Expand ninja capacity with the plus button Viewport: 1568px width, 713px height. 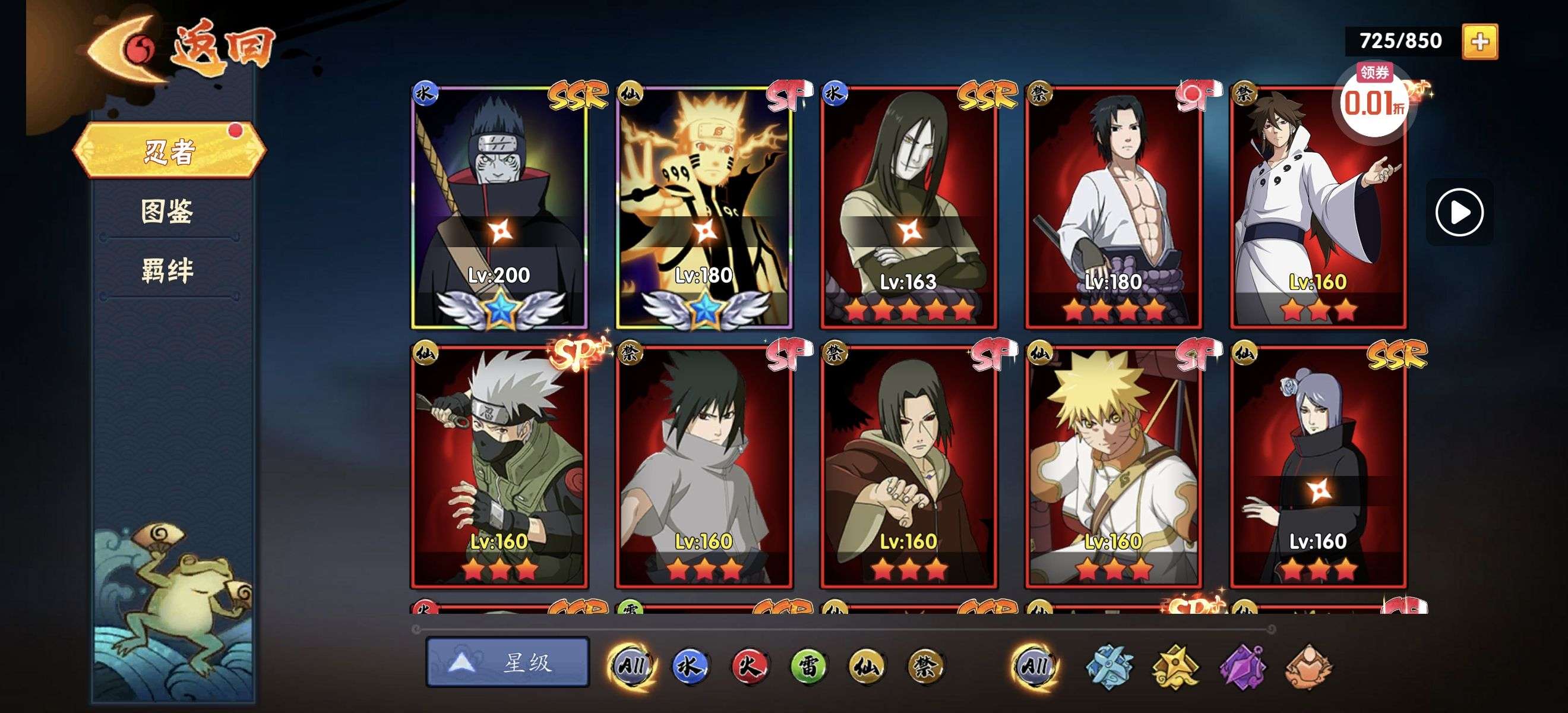pyautogui.click(x=1480, y=42)
